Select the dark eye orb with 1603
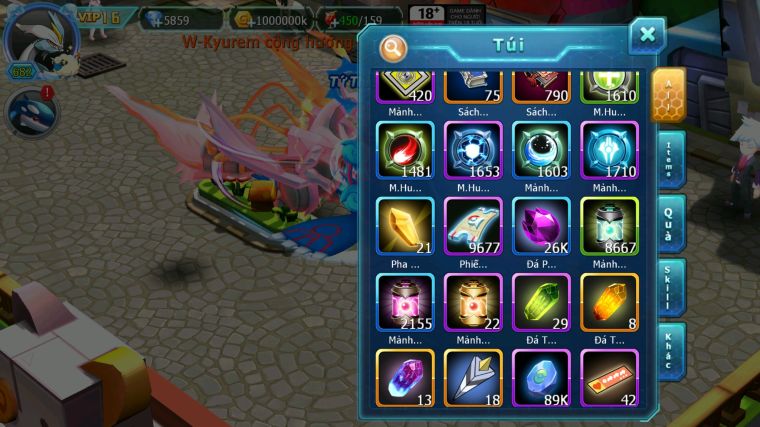The image size is (760, 427). tap(541, 151)
